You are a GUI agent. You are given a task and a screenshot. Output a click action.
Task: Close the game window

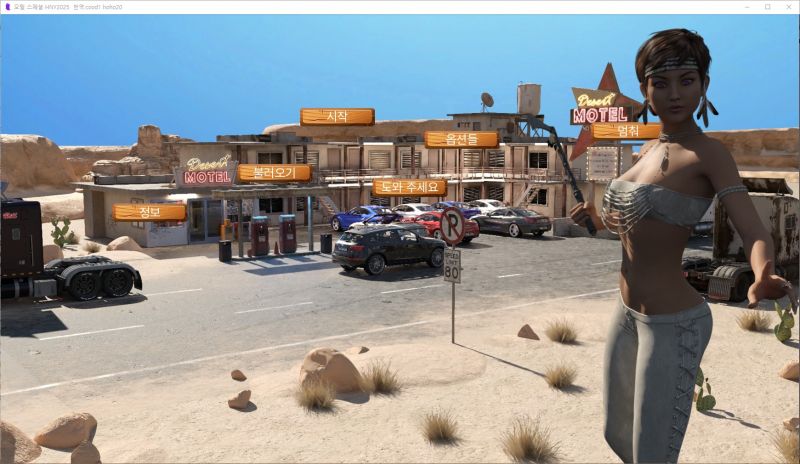coord(788,7)
